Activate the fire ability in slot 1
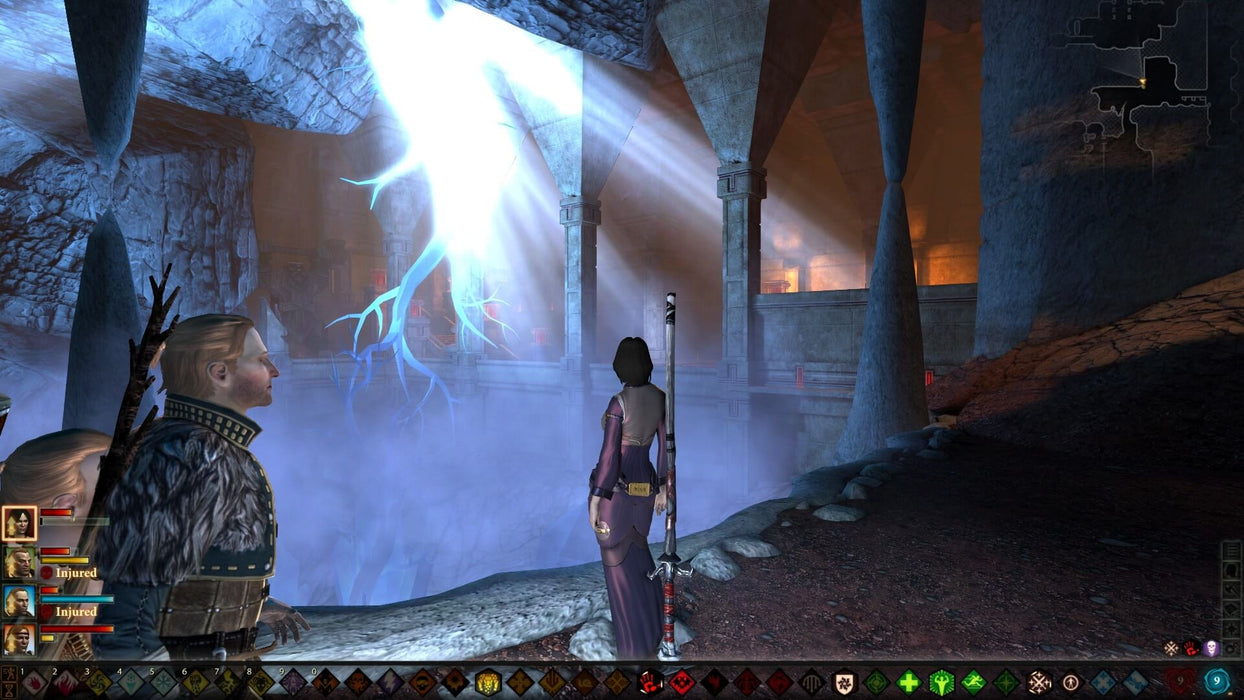Image resolution: width=1244 pixels, height=700 pixels. pyautogui.click(x=33, y=683)
